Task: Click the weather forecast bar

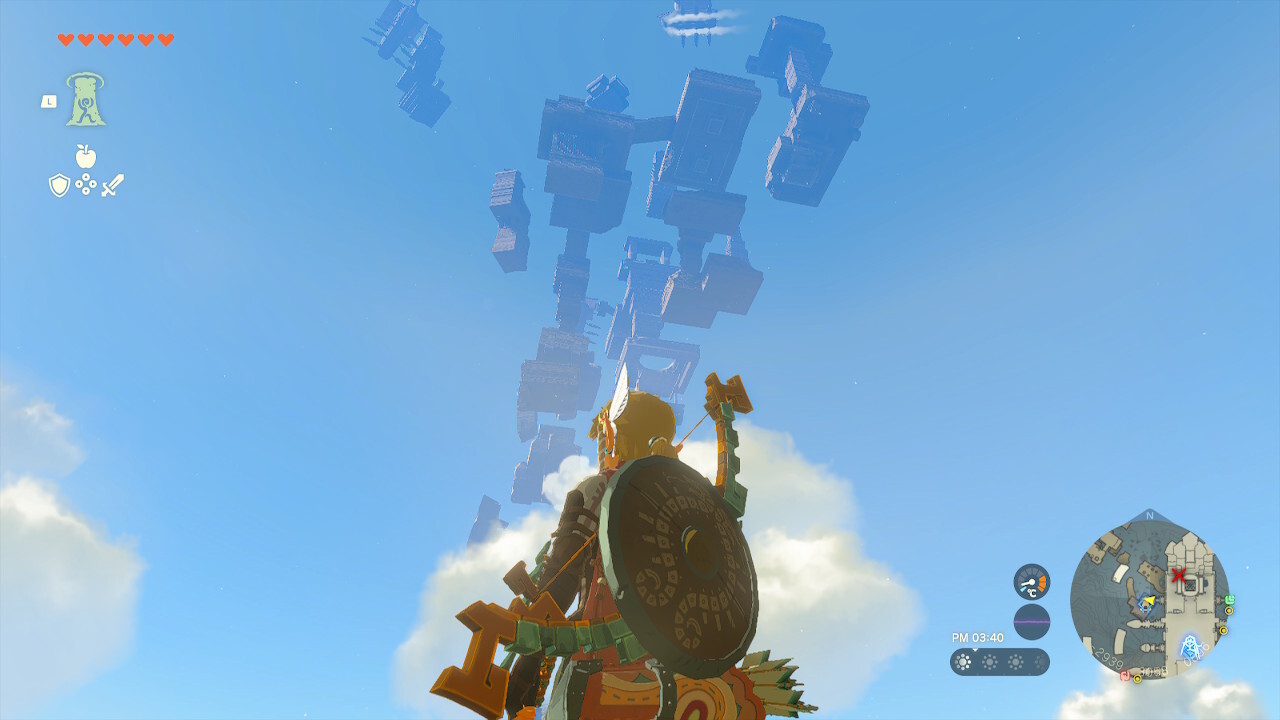Action: click(999, 662)
